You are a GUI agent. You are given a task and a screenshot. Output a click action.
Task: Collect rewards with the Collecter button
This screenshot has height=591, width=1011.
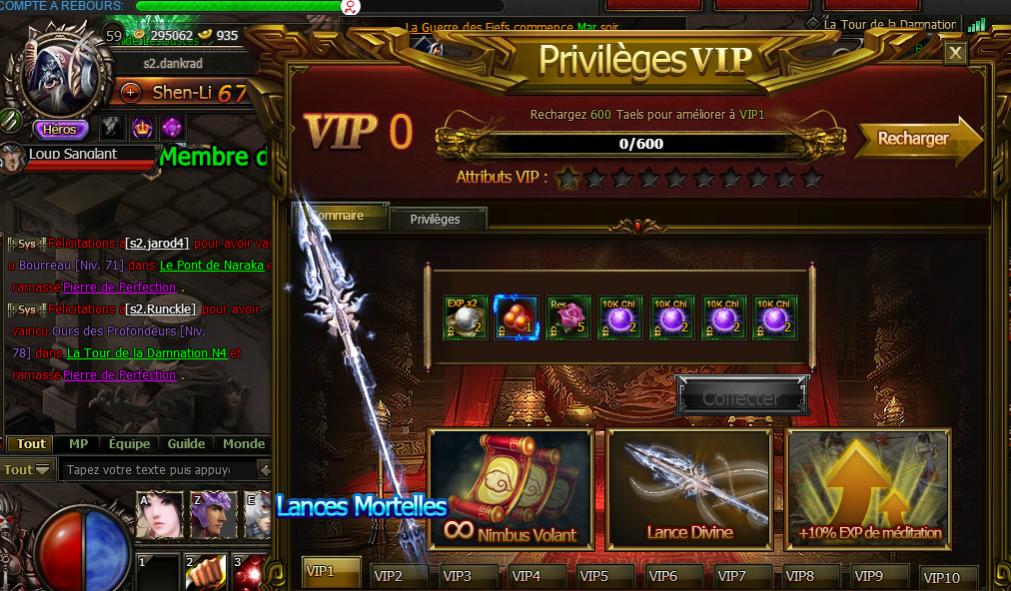[x=741, y=397]
